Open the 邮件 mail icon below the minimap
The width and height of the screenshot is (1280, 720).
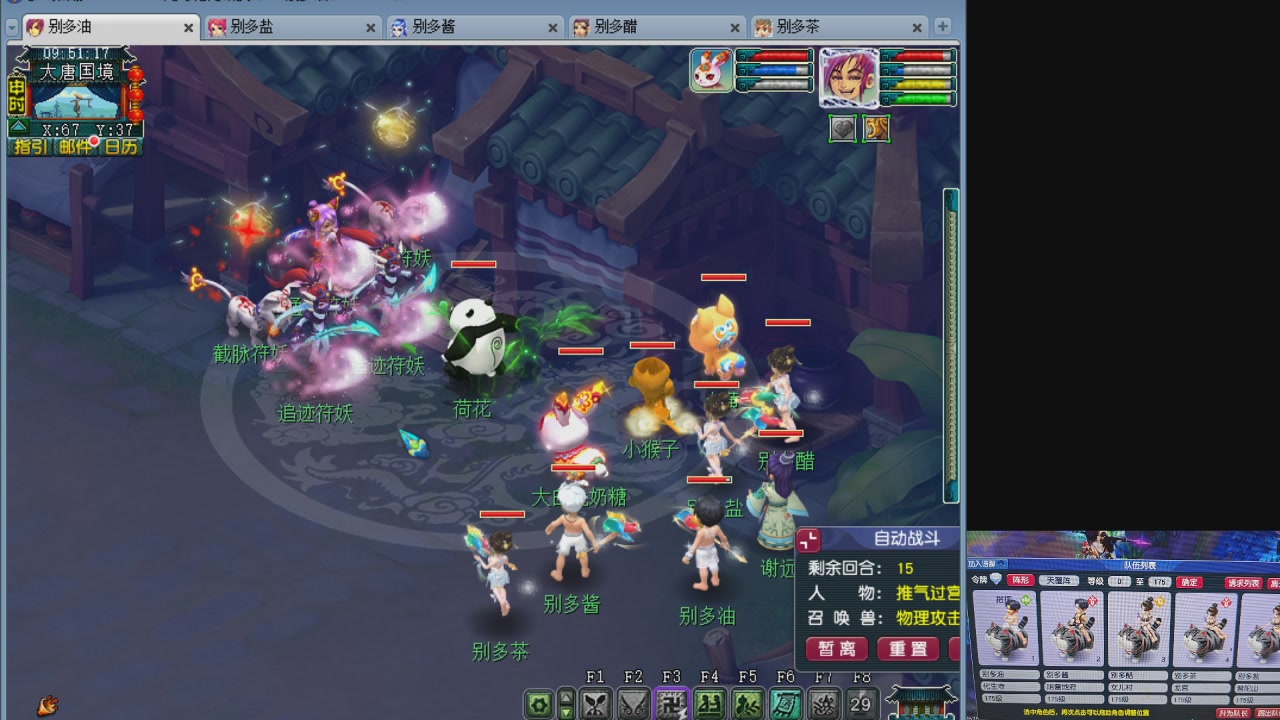pyautogui.click(x=76, y=148)
